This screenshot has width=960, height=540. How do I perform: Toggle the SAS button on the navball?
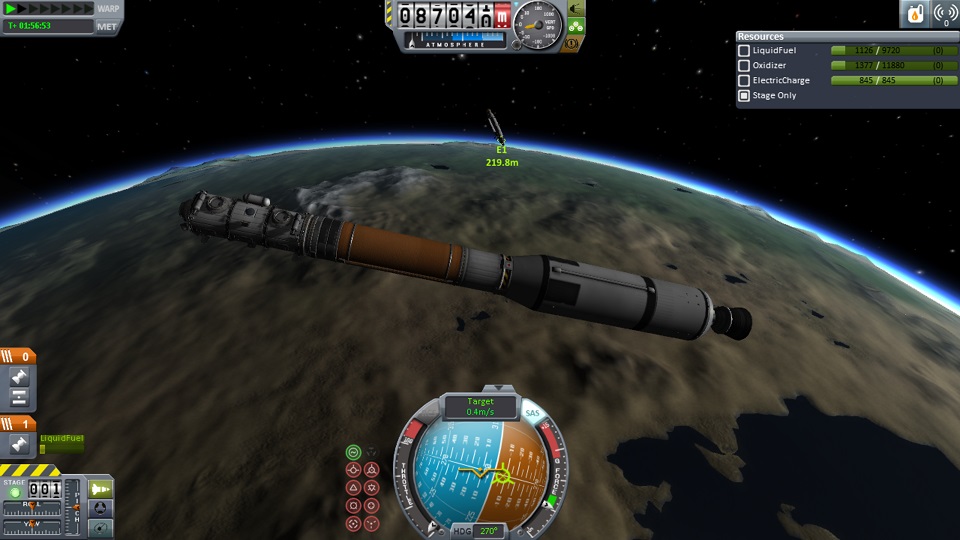tap(532, 413)
